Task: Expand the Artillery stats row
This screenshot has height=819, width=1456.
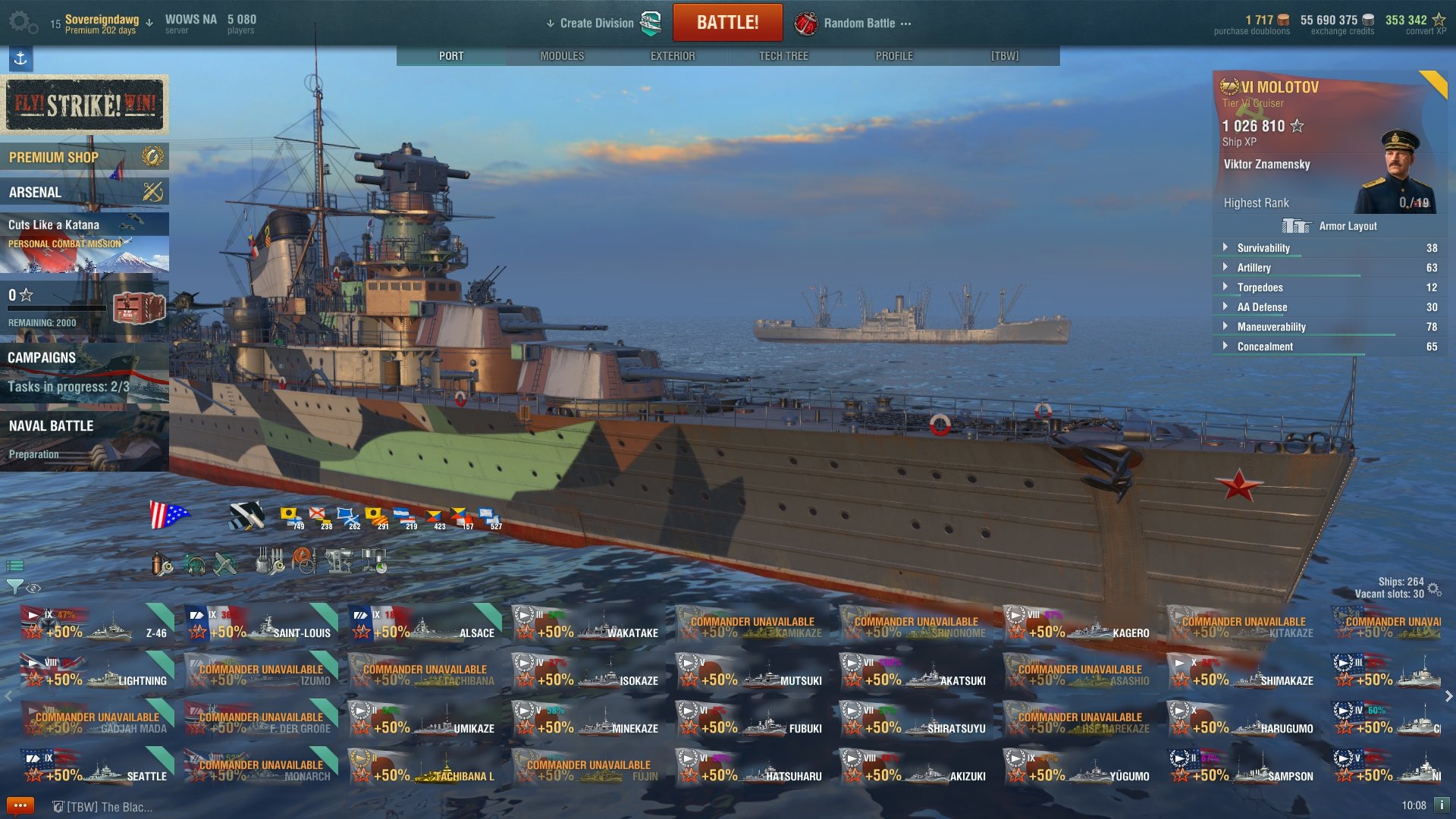Action: [x=1254, y=268]
